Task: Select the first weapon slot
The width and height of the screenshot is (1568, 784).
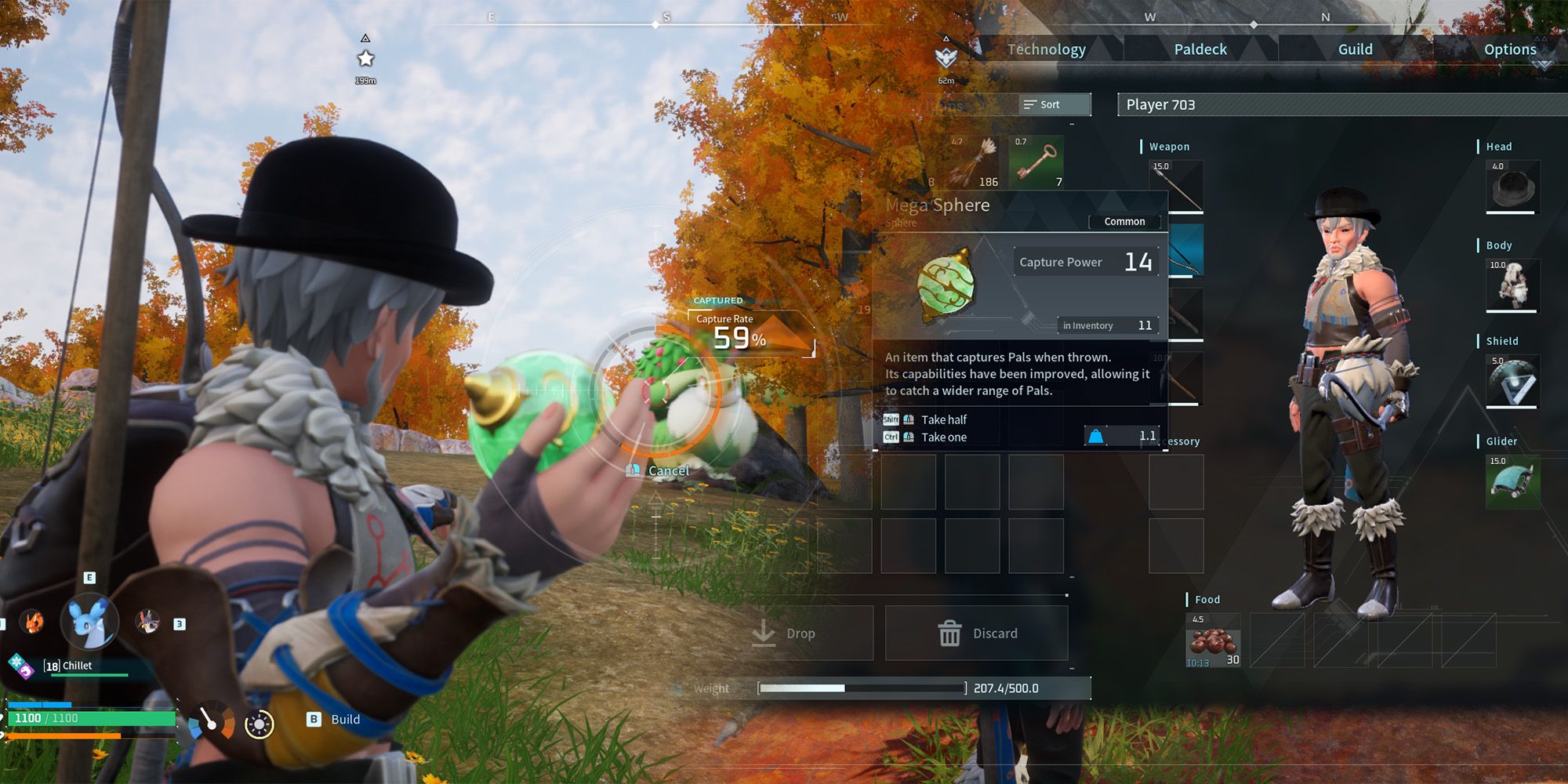Action: click(1176, 187)
